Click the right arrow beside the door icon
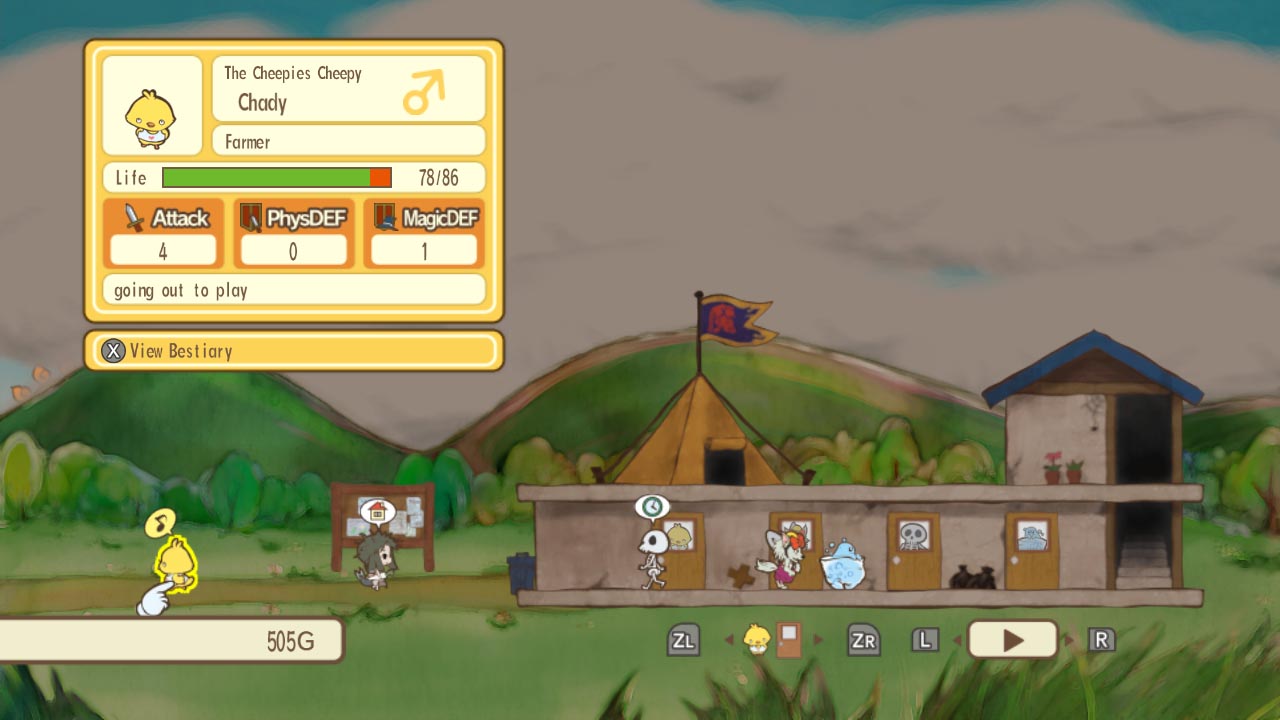Image resolution: width=1280 pixels, height=720 pixels. (817, 638)
